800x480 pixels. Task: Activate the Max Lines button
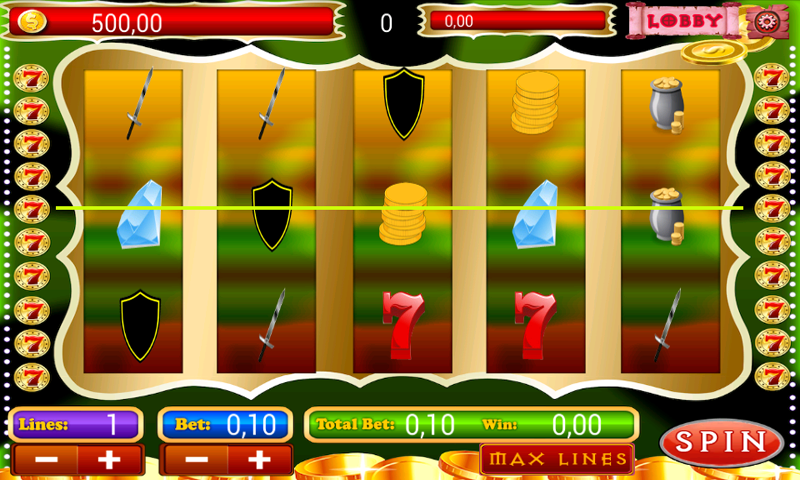pyautogui.click(x=557, y=459)
